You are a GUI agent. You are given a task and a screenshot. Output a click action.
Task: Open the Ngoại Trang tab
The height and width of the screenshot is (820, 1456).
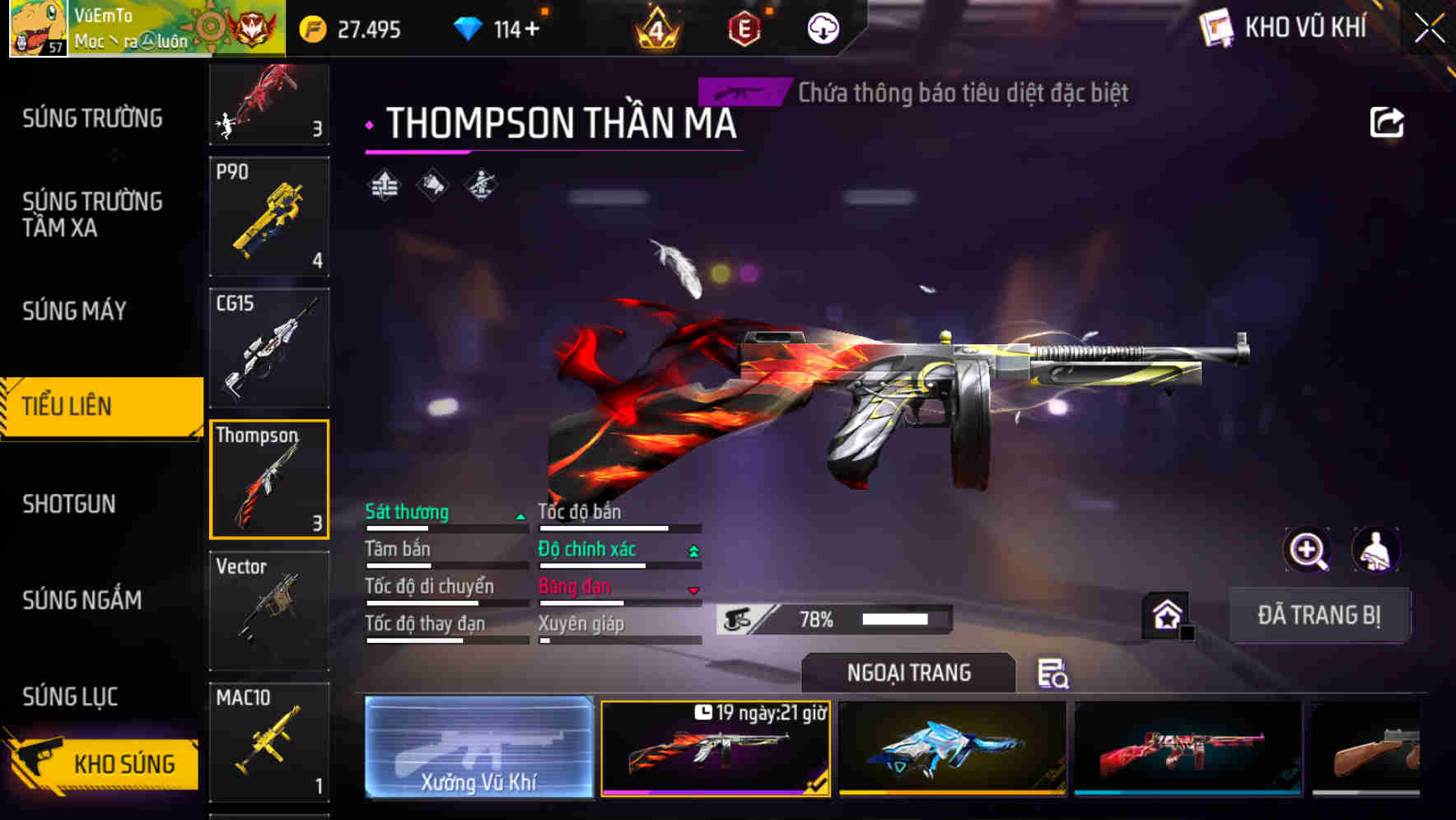tap(908, 673)
